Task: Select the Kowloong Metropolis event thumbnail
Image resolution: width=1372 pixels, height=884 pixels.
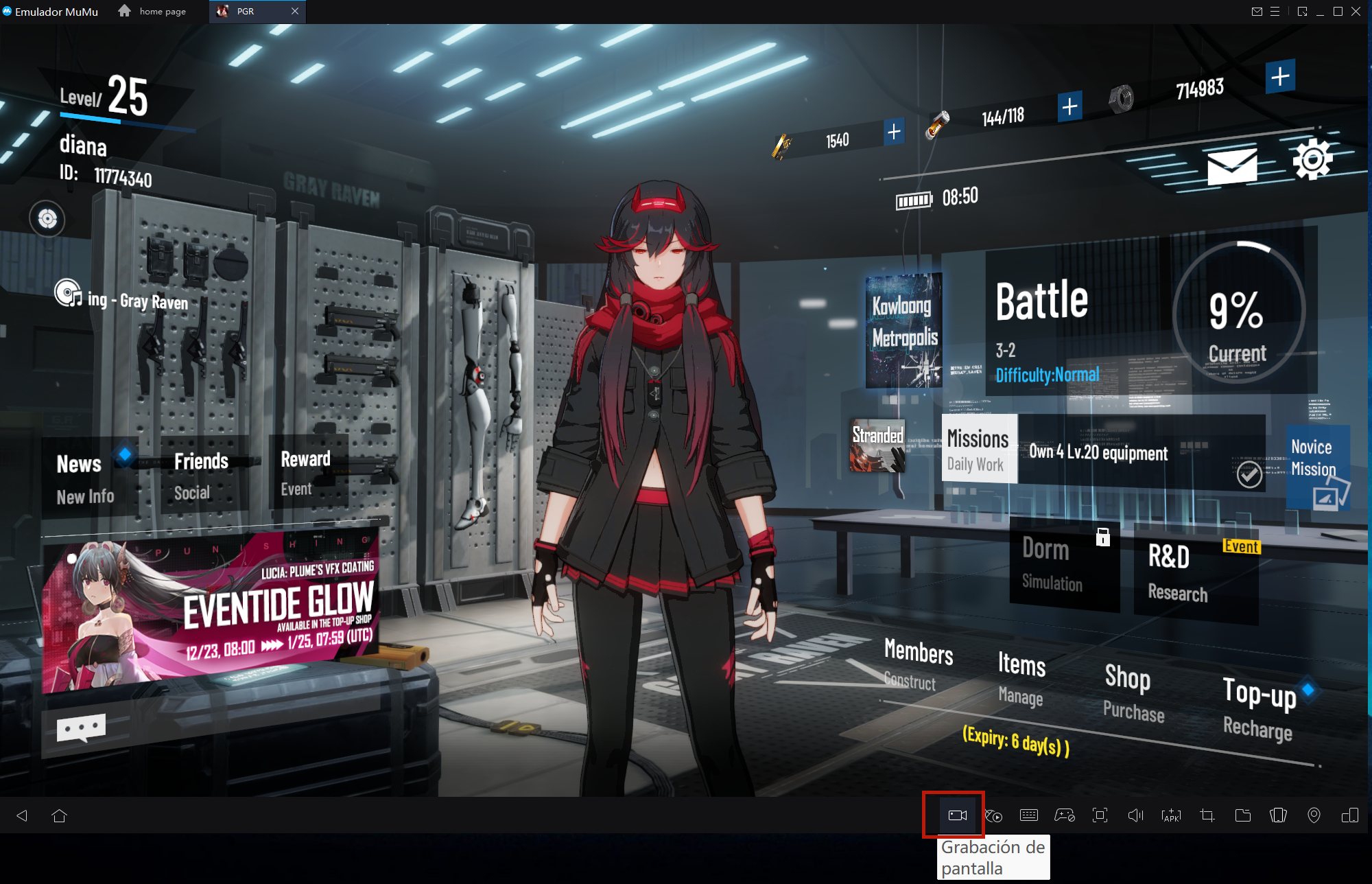Action: 903,331
